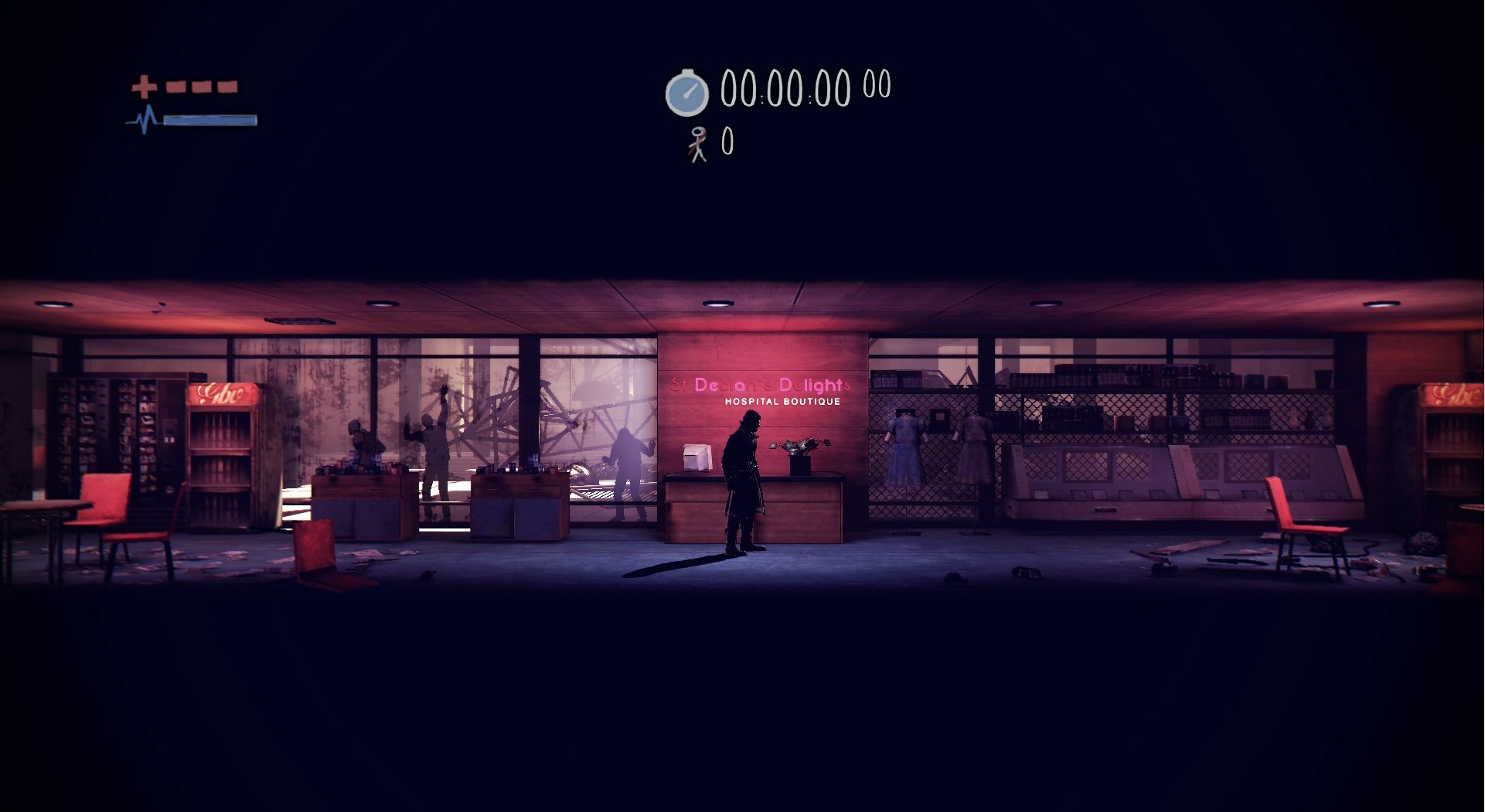This screenshot has width=1485, height=812.
Task: Click the blue stamina bar
Action: pyautogui.click(x=209, y=121)
